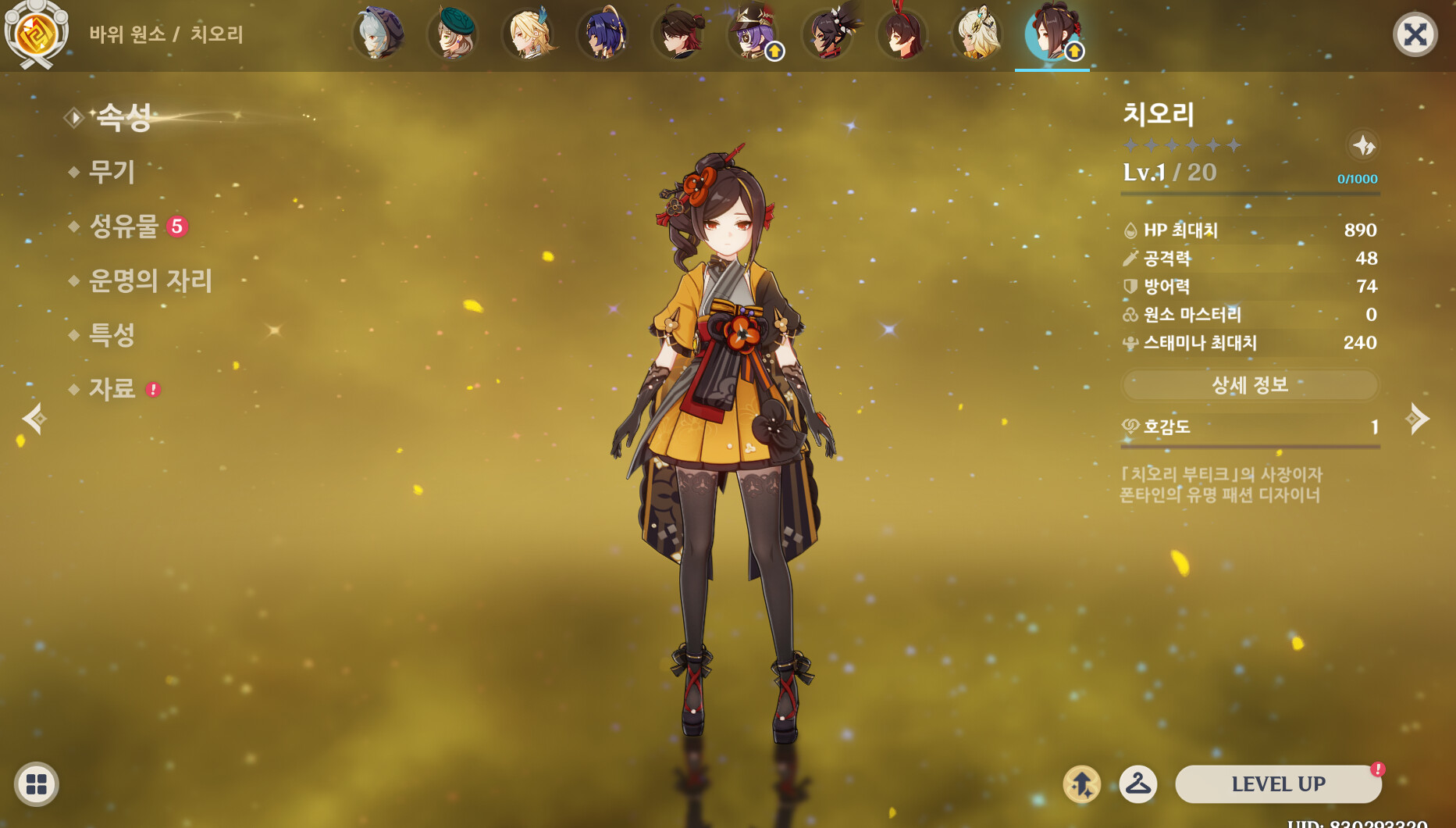Viewport: 1456px width, 828px height.
Task: Select the highlighted Chiori portrait
Action: coord(1052,34)
